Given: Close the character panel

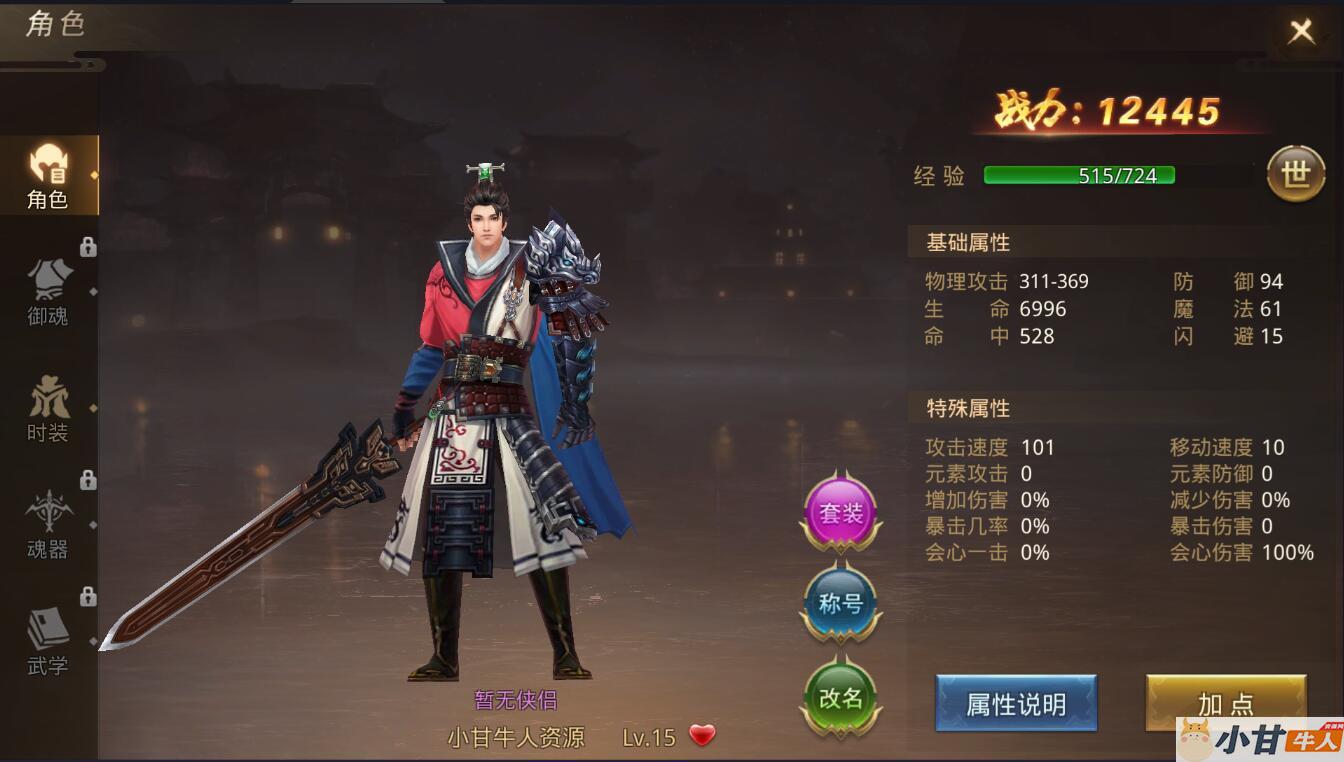Looking at the screenshot, I should click(x=1301, y=32).
